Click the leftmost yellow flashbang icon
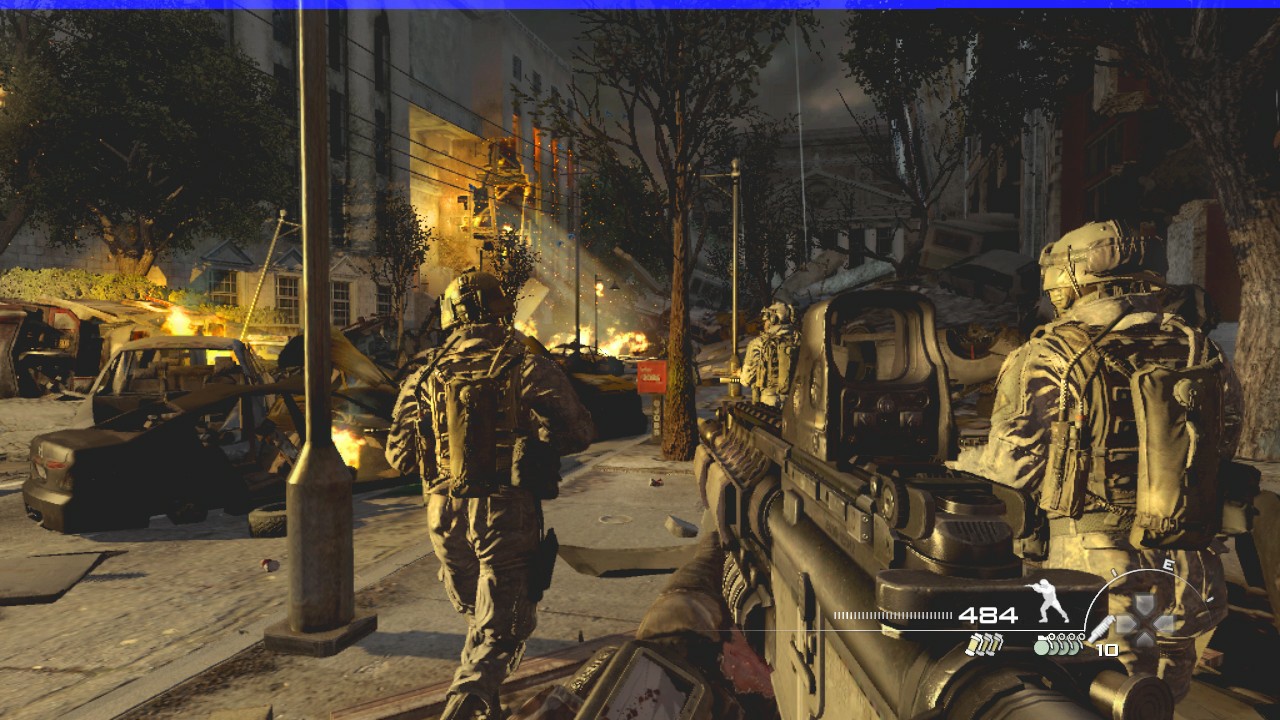The image size is (1280, 720). tap(972, 647)
